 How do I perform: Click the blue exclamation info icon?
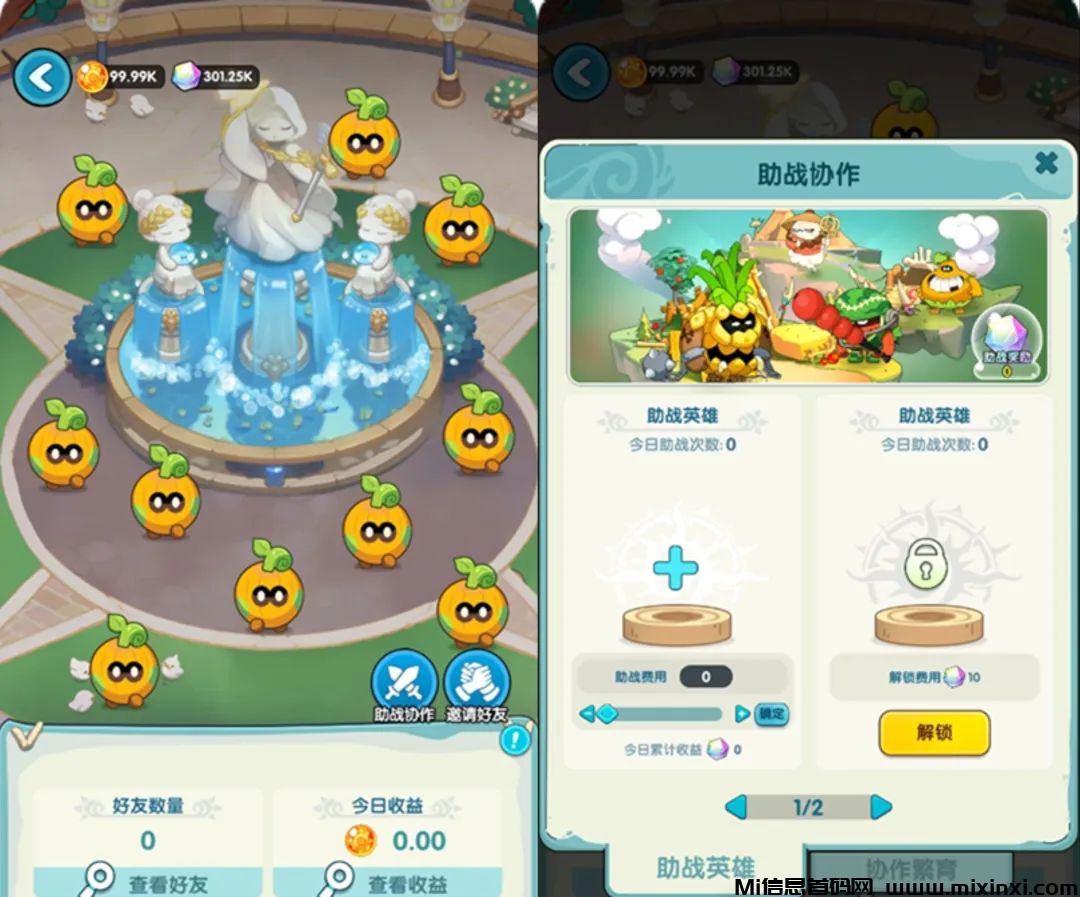[515, 740]
